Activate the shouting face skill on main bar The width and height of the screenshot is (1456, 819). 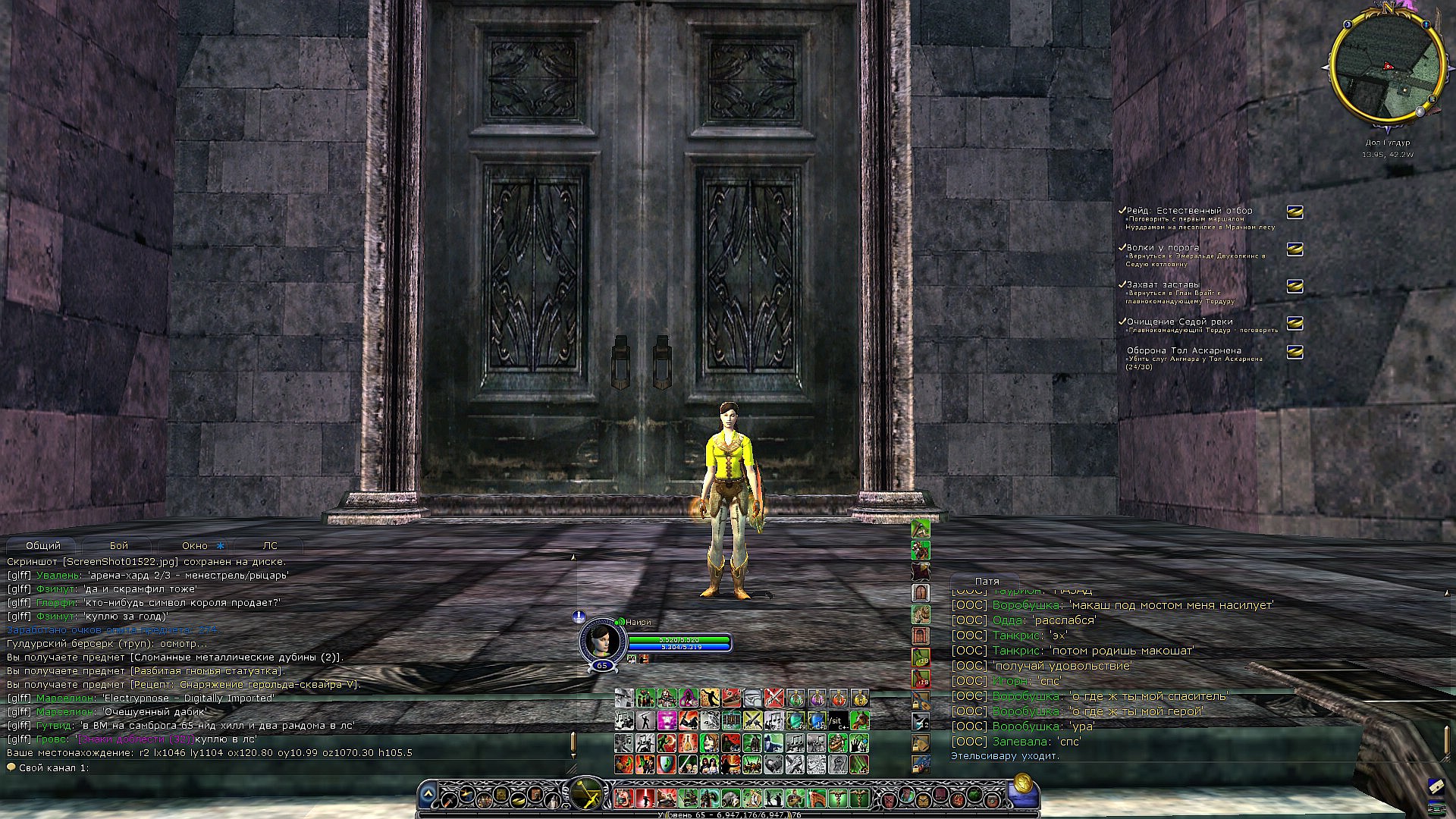point(623,798)
